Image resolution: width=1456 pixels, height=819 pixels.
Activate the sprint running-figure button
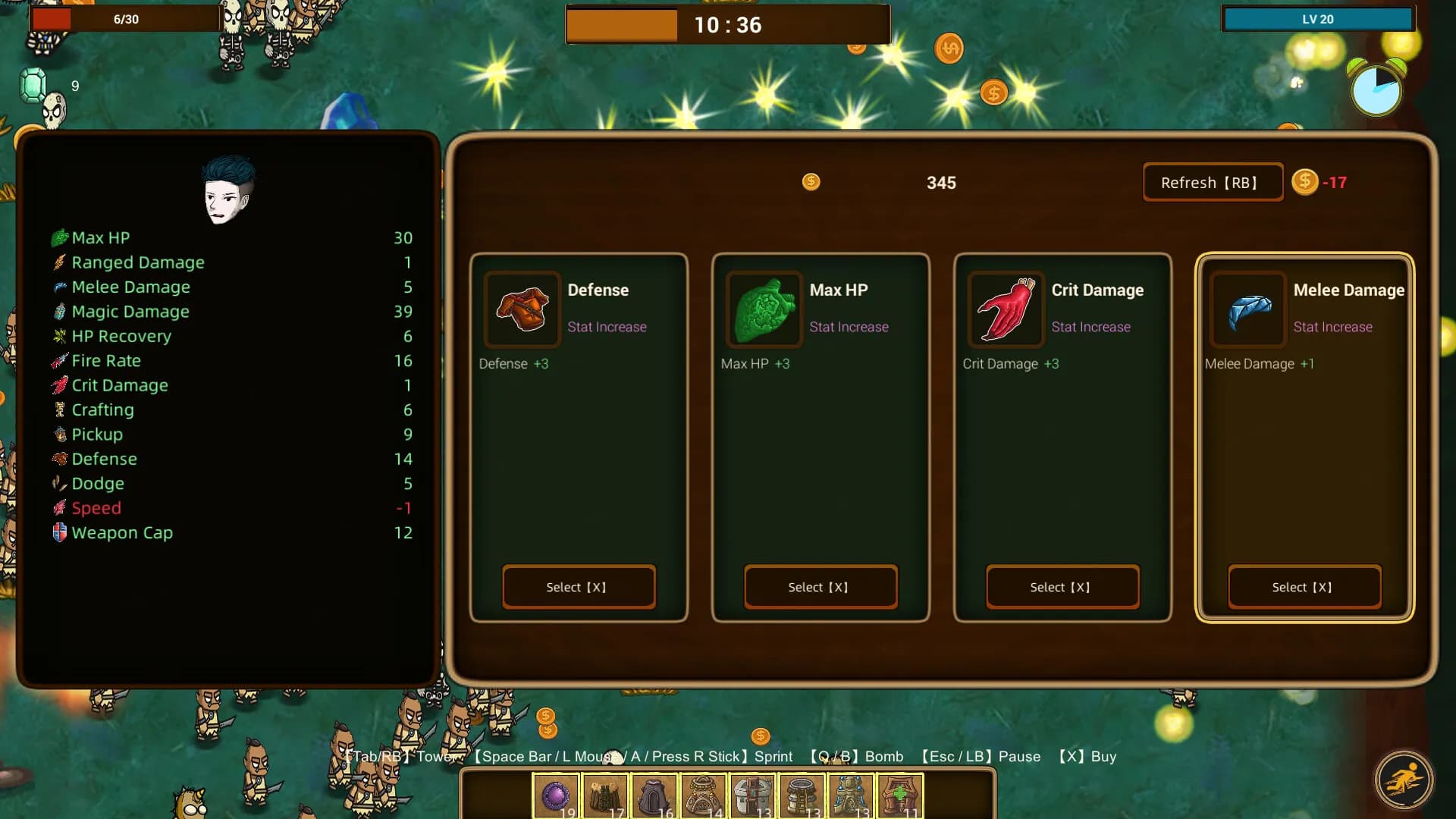click(x=1404, y=780)
